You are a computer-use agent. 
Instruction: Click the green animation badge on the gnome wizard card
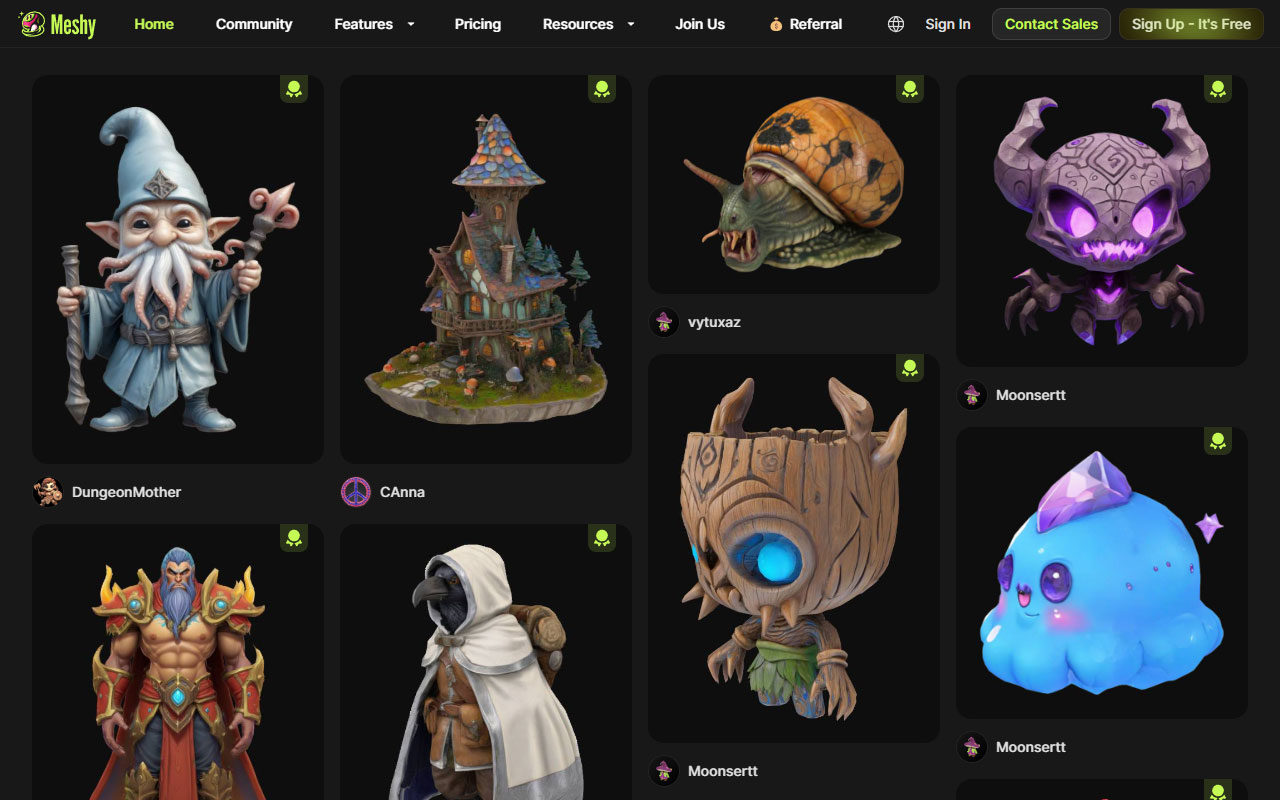tap(293, 88)
